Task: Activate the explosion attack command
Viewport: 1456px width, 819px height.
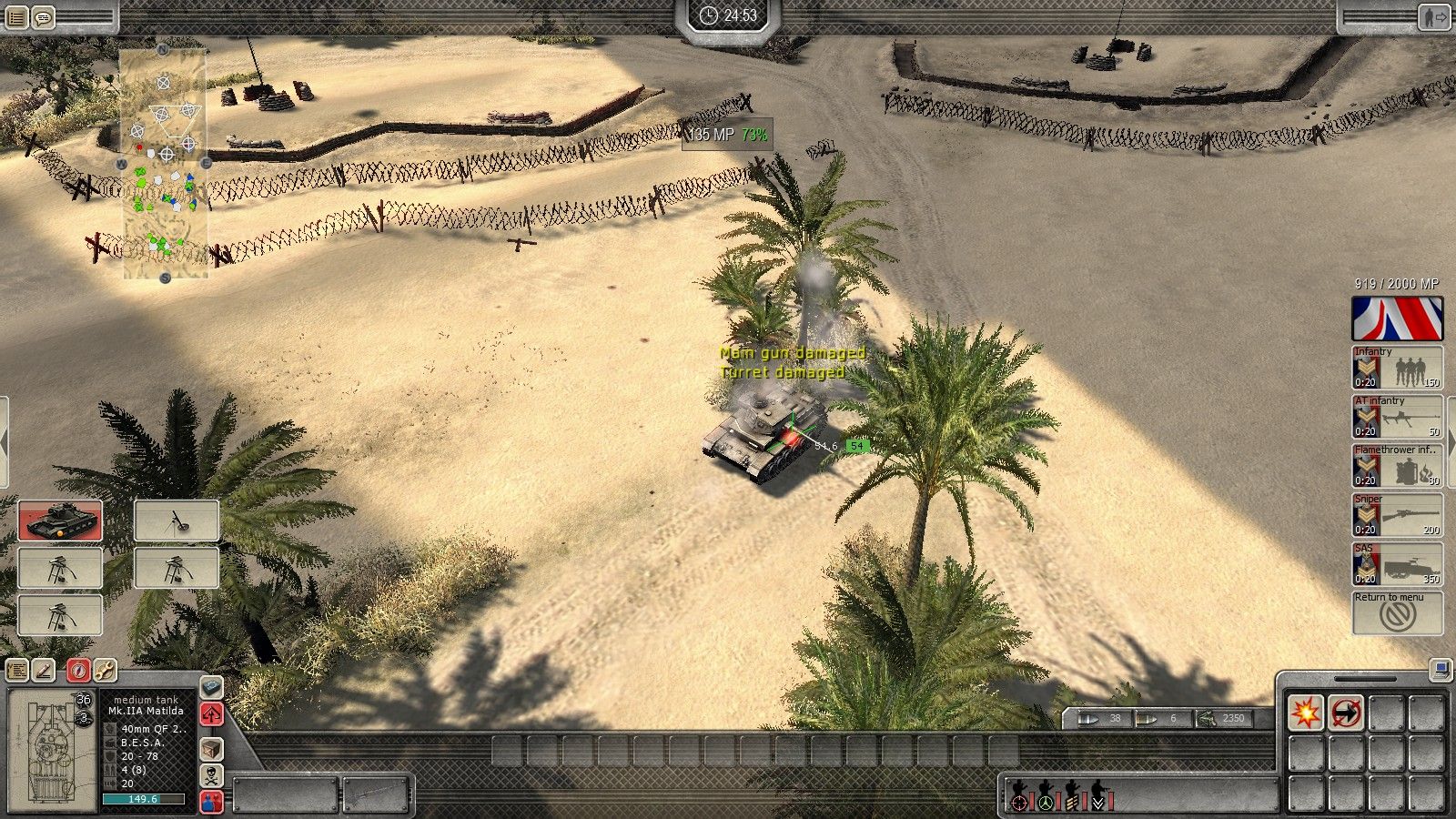Action: [x=1306, y=713]
